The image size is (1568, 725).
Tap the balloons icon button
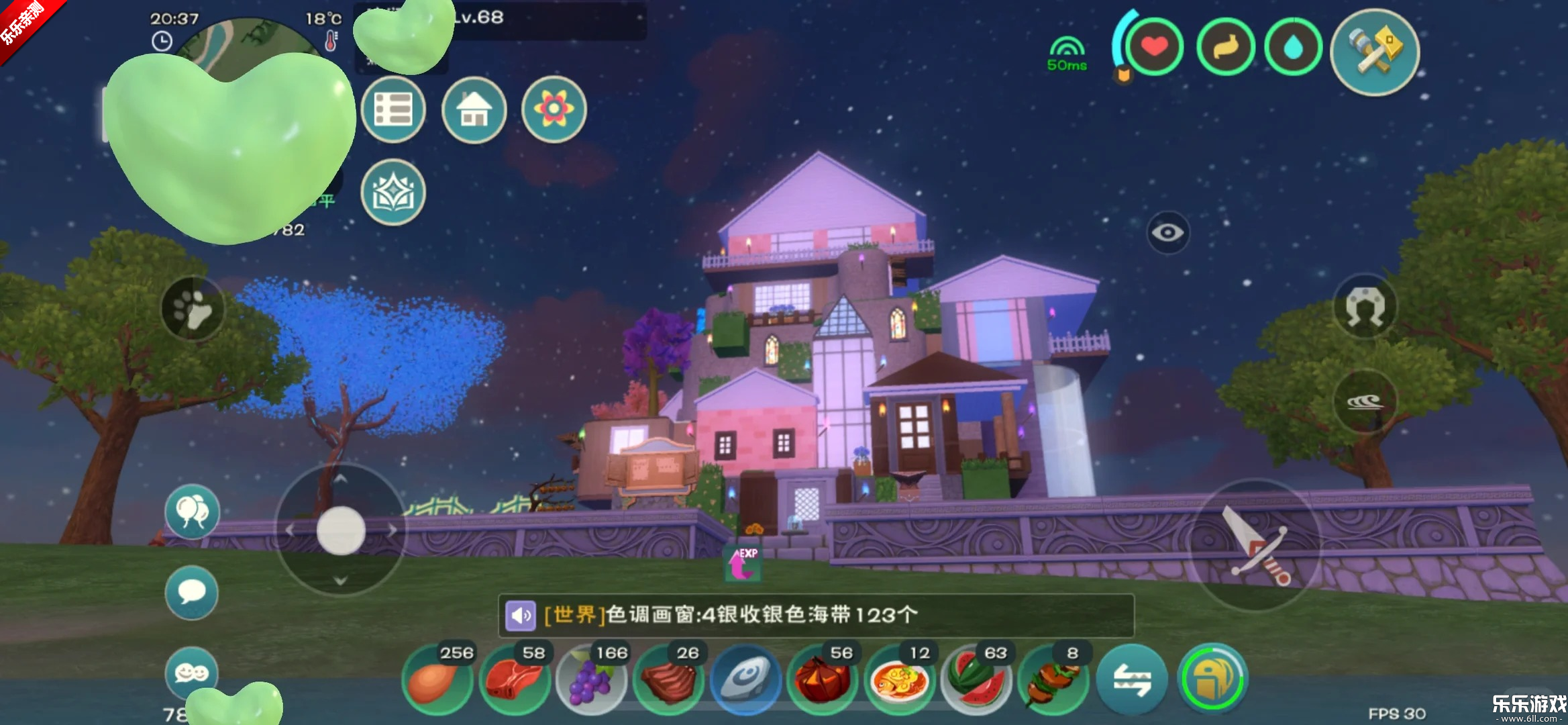[x=192, y=512]
